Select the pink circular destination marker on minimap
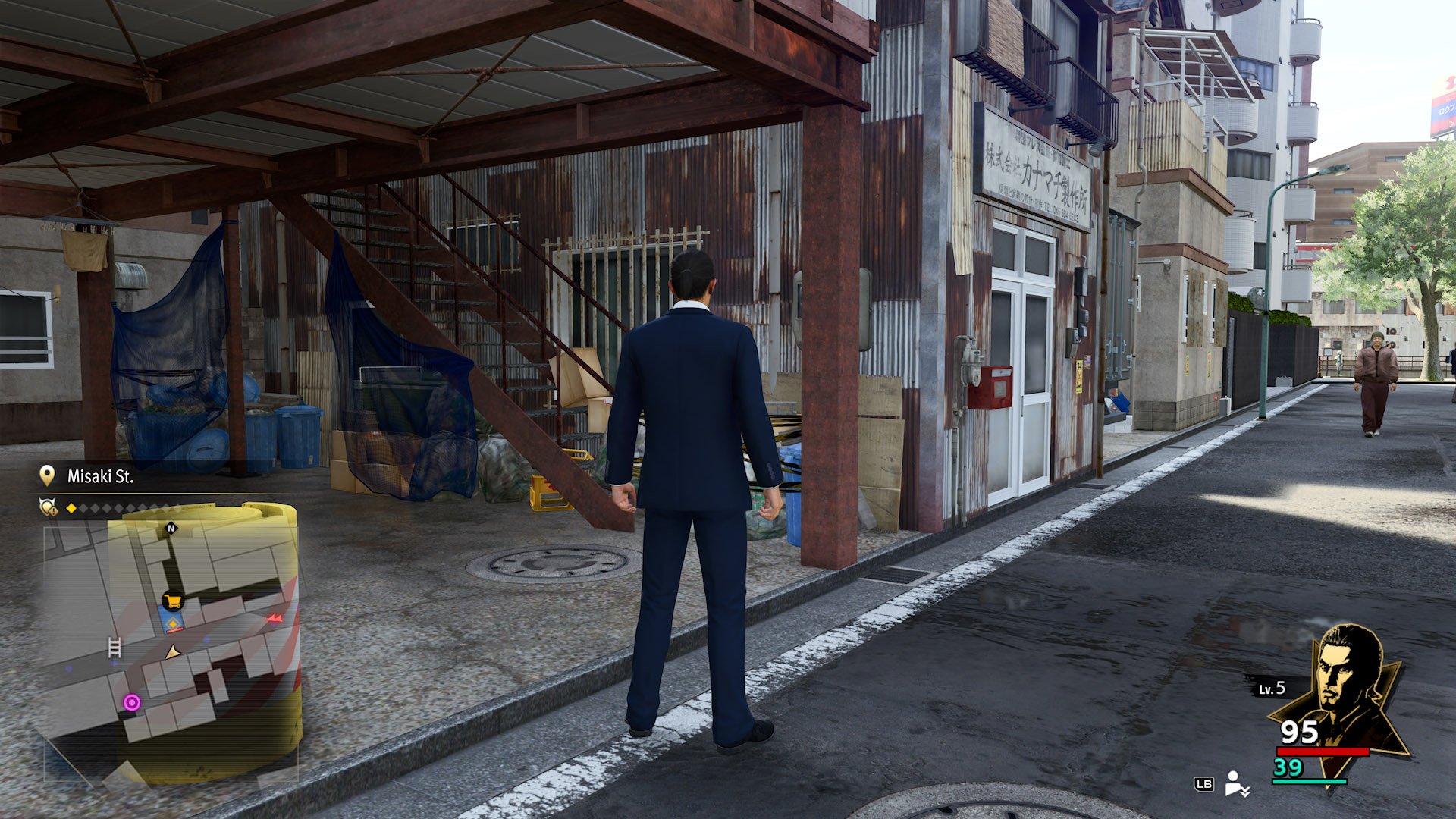Screen dimensions: 1456x819 coord(132,702)
